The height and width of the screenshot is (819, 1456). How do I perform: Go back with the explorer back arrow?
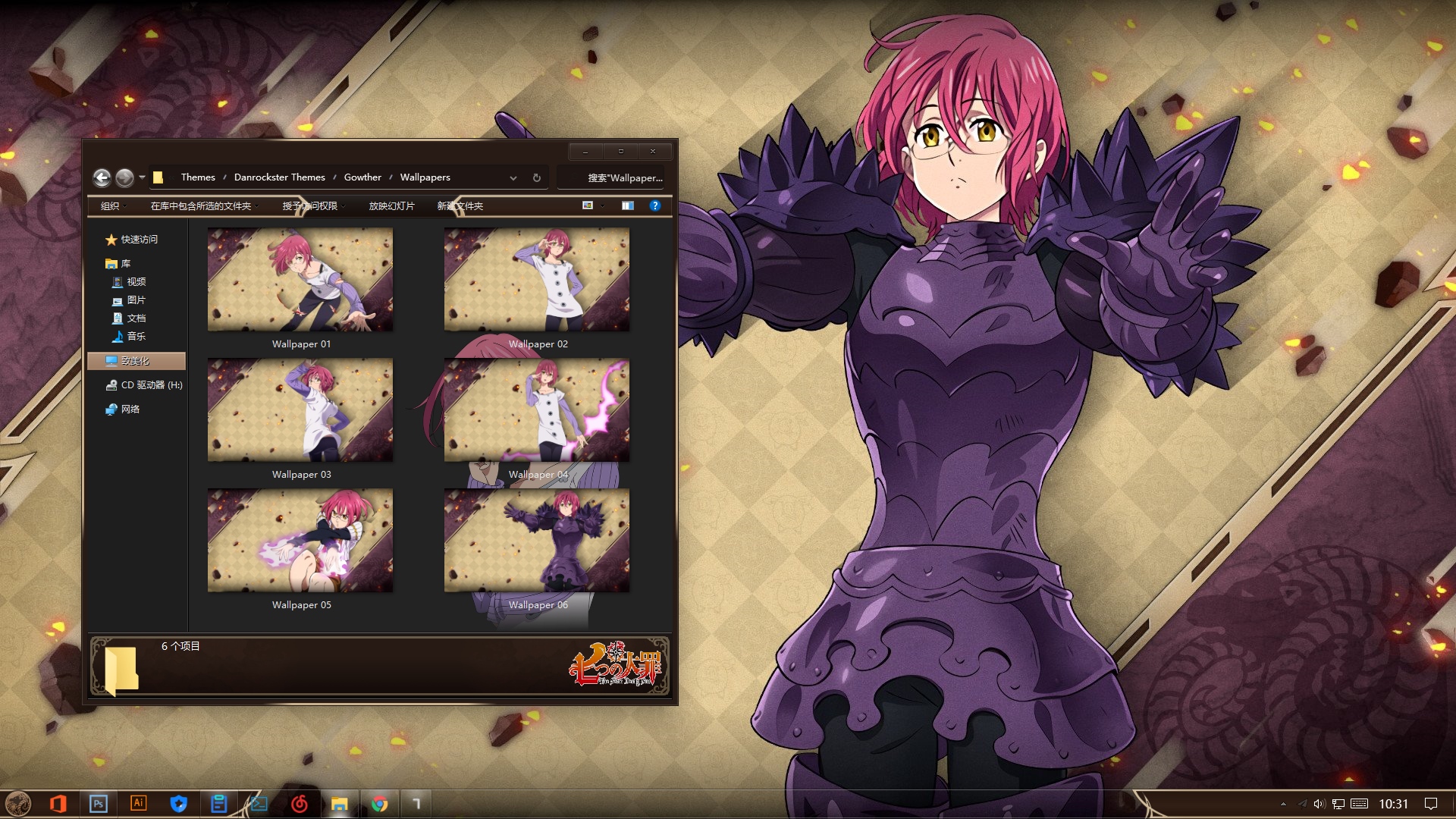click(102, 177)
